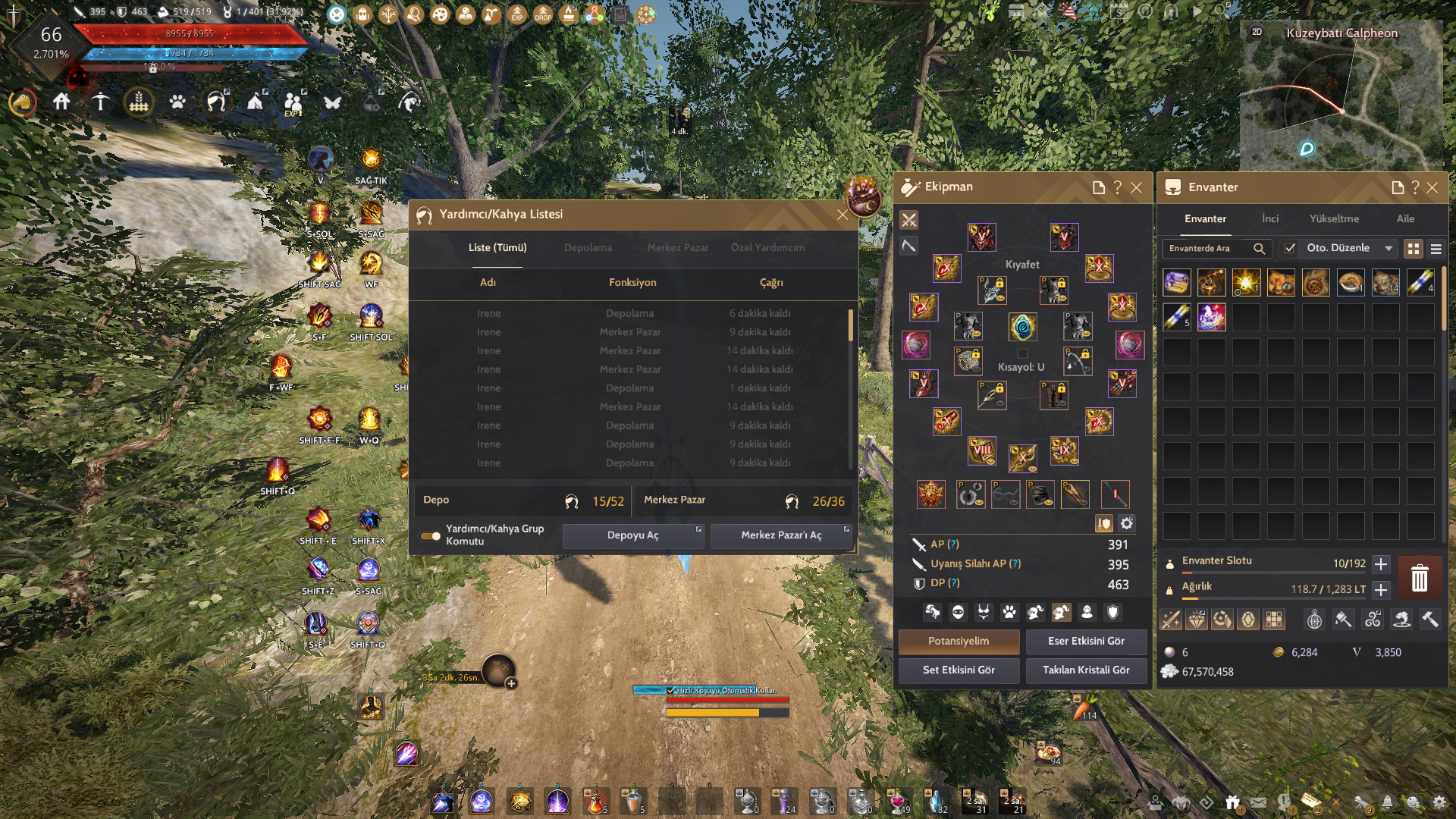Image resolution: width=1456 pixels, height=819 pixels.
Task: Click the dye brush icon in inventory toolbar
Action: 1343,618
